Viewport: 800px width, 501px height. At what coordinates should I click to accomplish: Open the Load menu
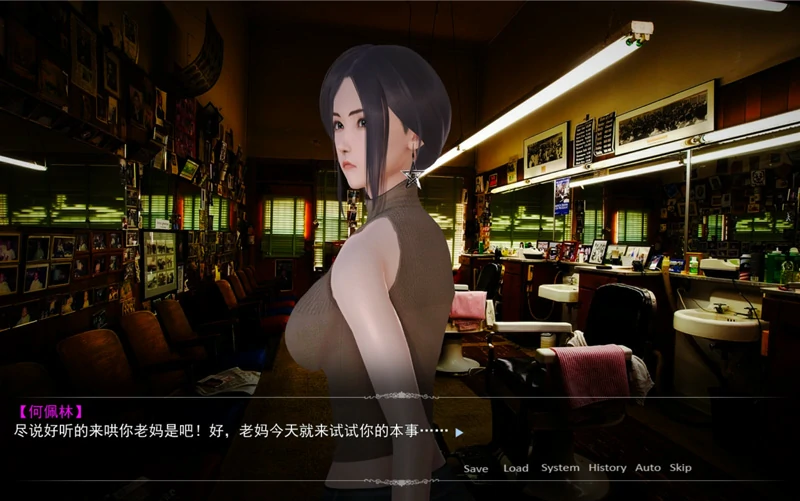click(516, 468)
